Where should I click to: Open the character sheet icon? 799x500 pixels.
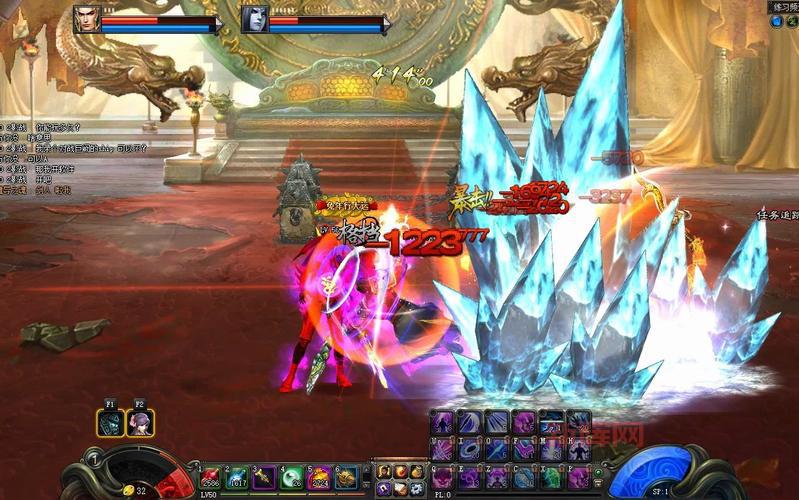[384, 472]
